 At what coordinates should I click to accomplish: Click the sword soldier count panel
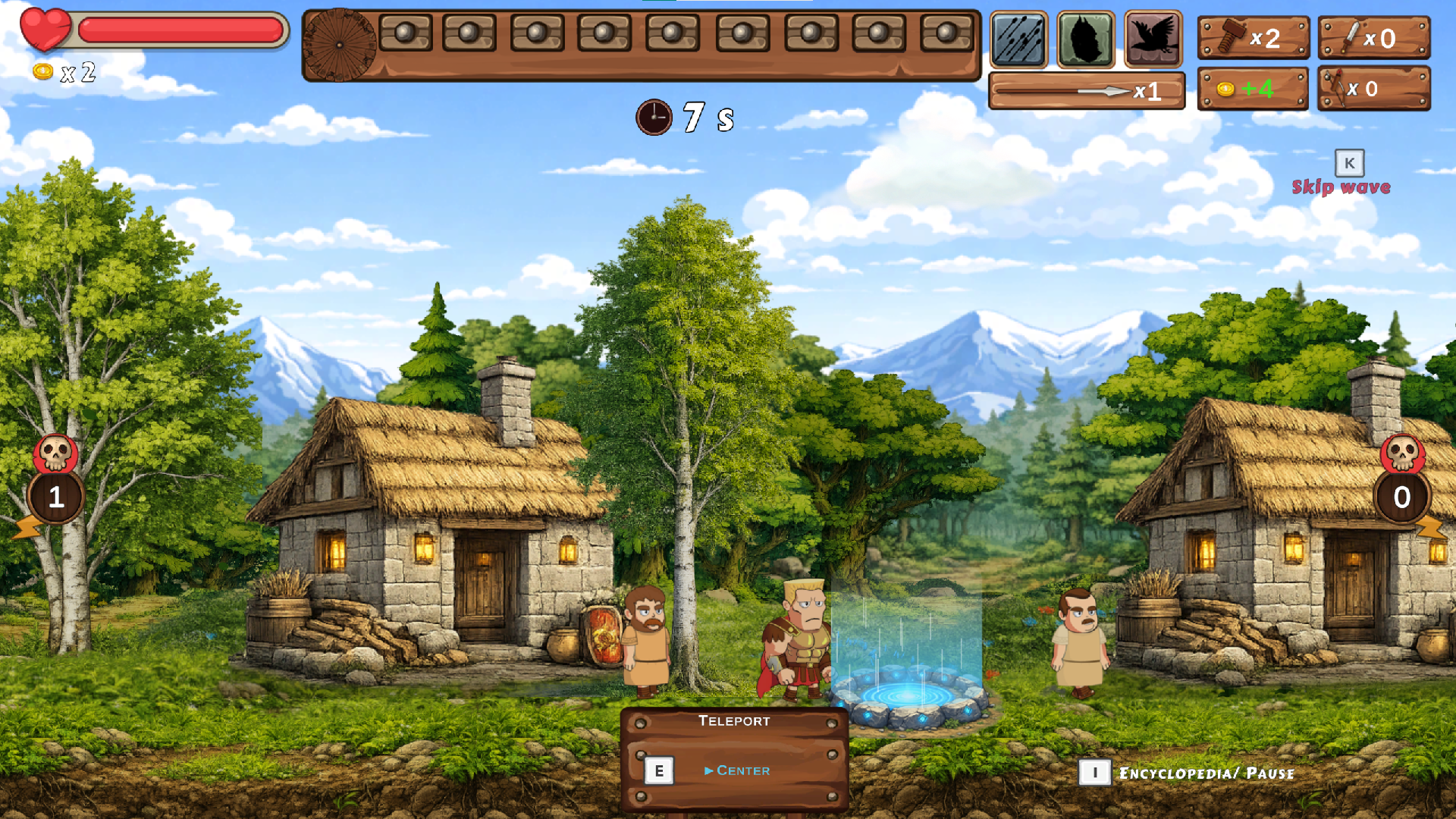[x=1373, y=38]
